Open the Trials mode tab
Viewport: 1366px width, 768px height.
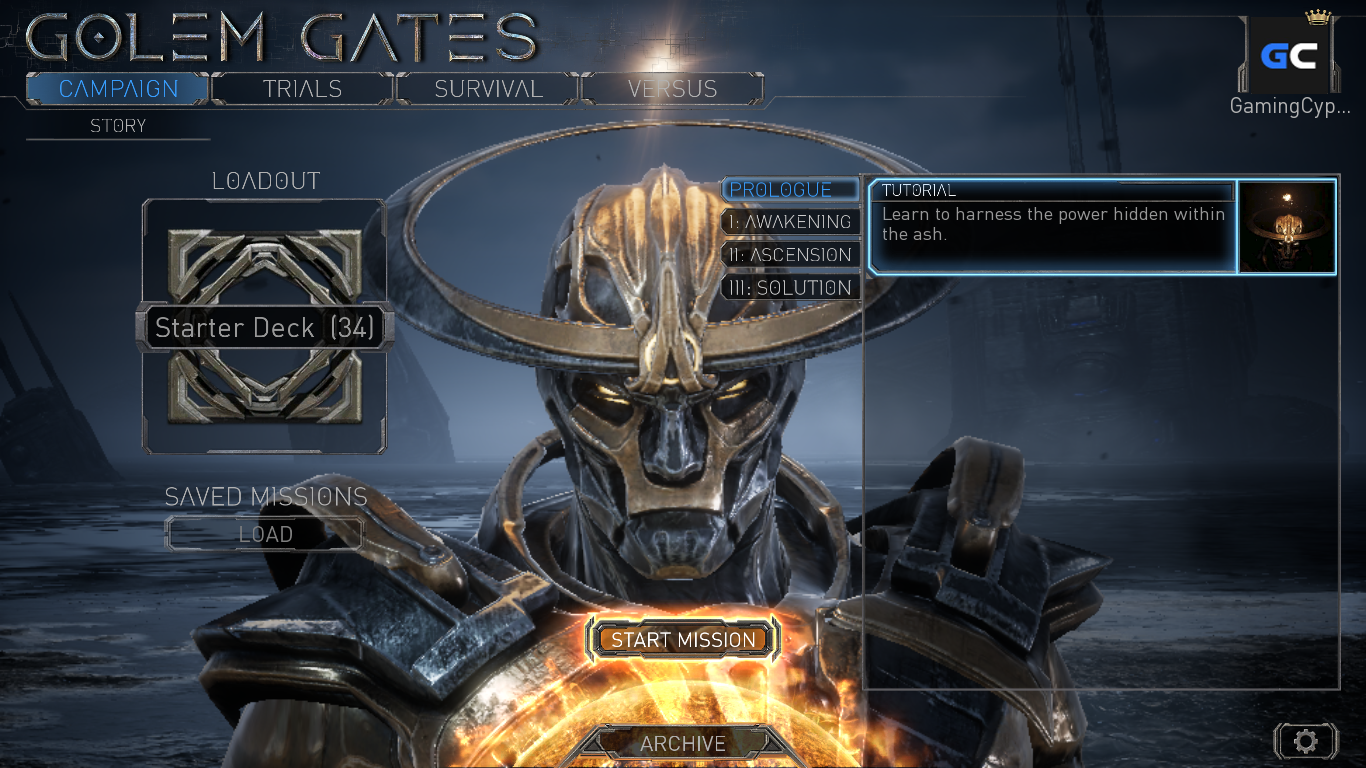click(302, 89)
